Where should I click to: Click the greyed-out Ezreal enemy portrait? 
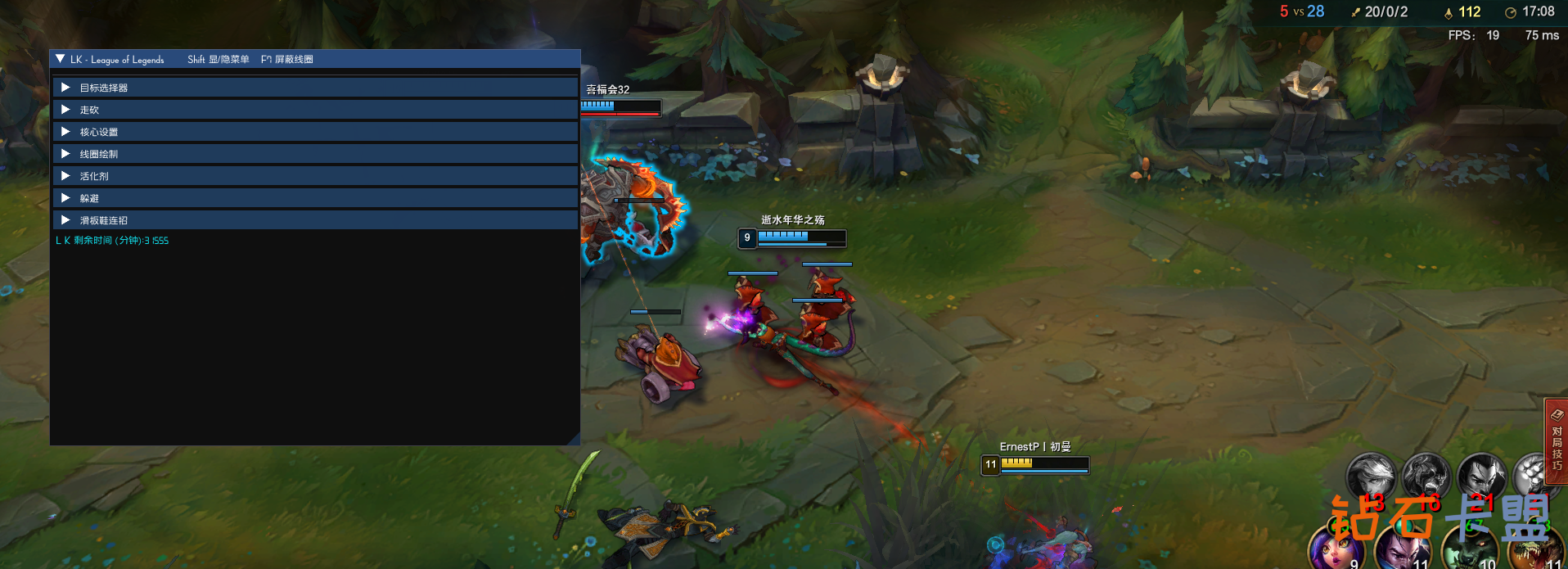click(x=1371, y=475)
